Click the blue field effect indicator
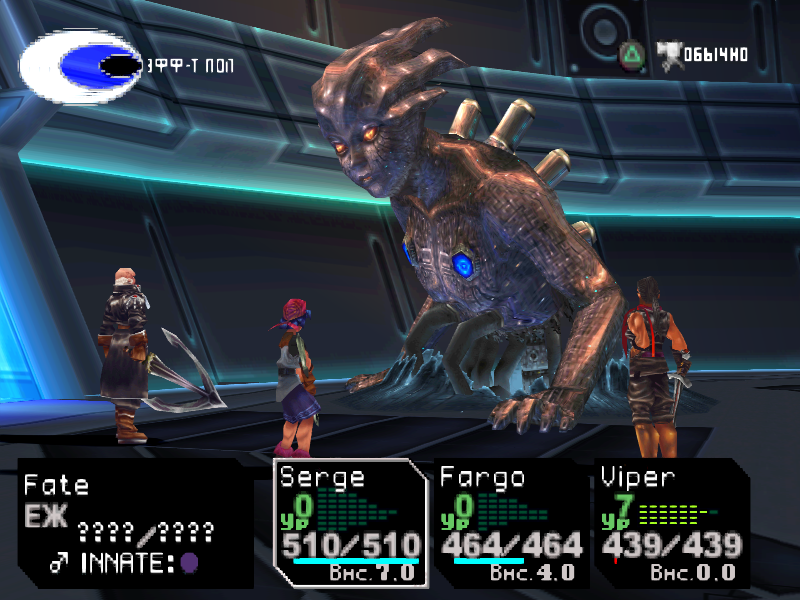The height and width of the screenshot is (600, 800). pyautogui.click(x=80, y=67)
